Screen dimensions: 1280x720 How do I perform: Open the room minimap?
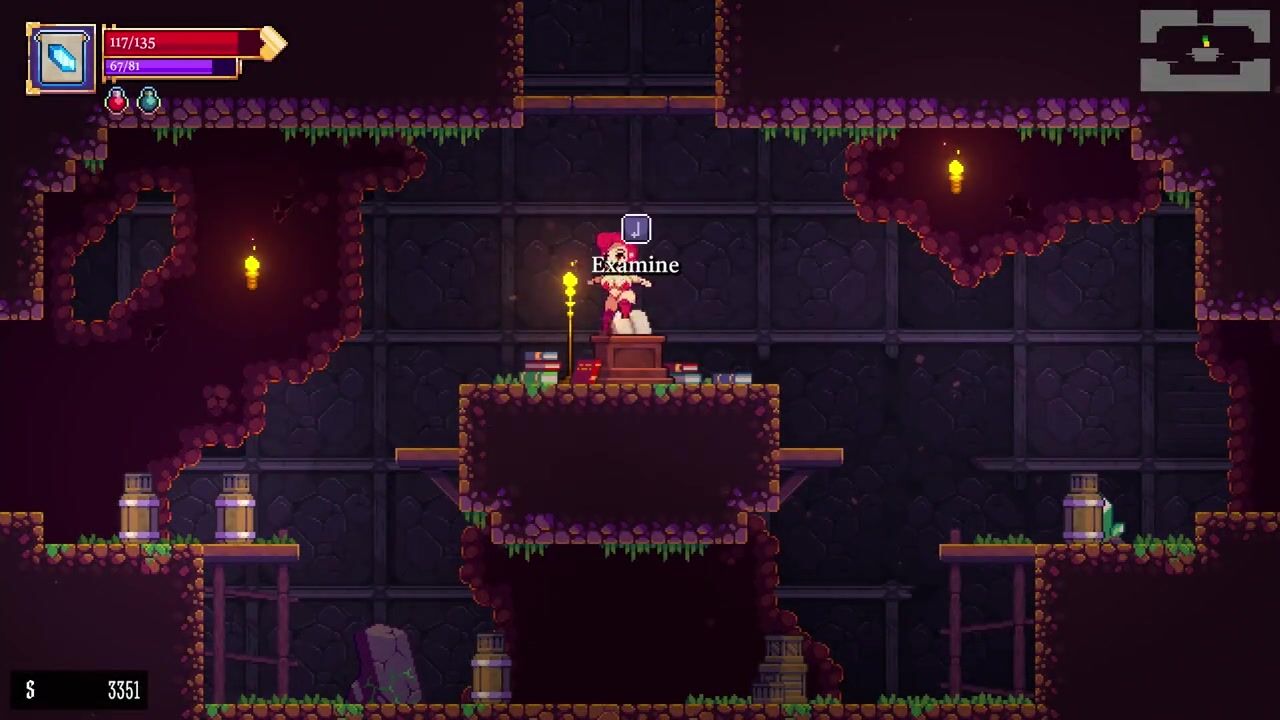click(1205, 50)
